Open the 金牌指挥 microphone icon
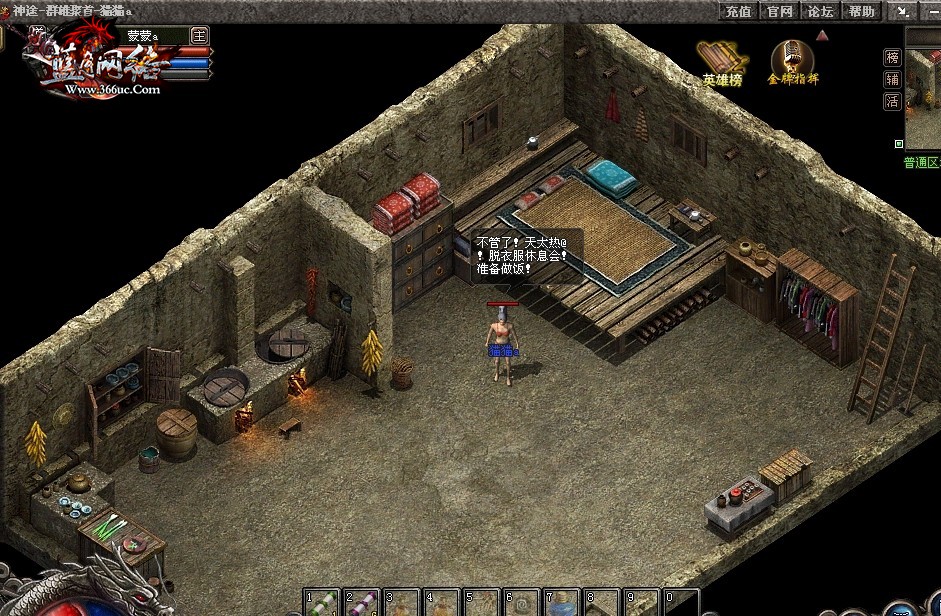The image size is (941, 616). coord(792,62)
